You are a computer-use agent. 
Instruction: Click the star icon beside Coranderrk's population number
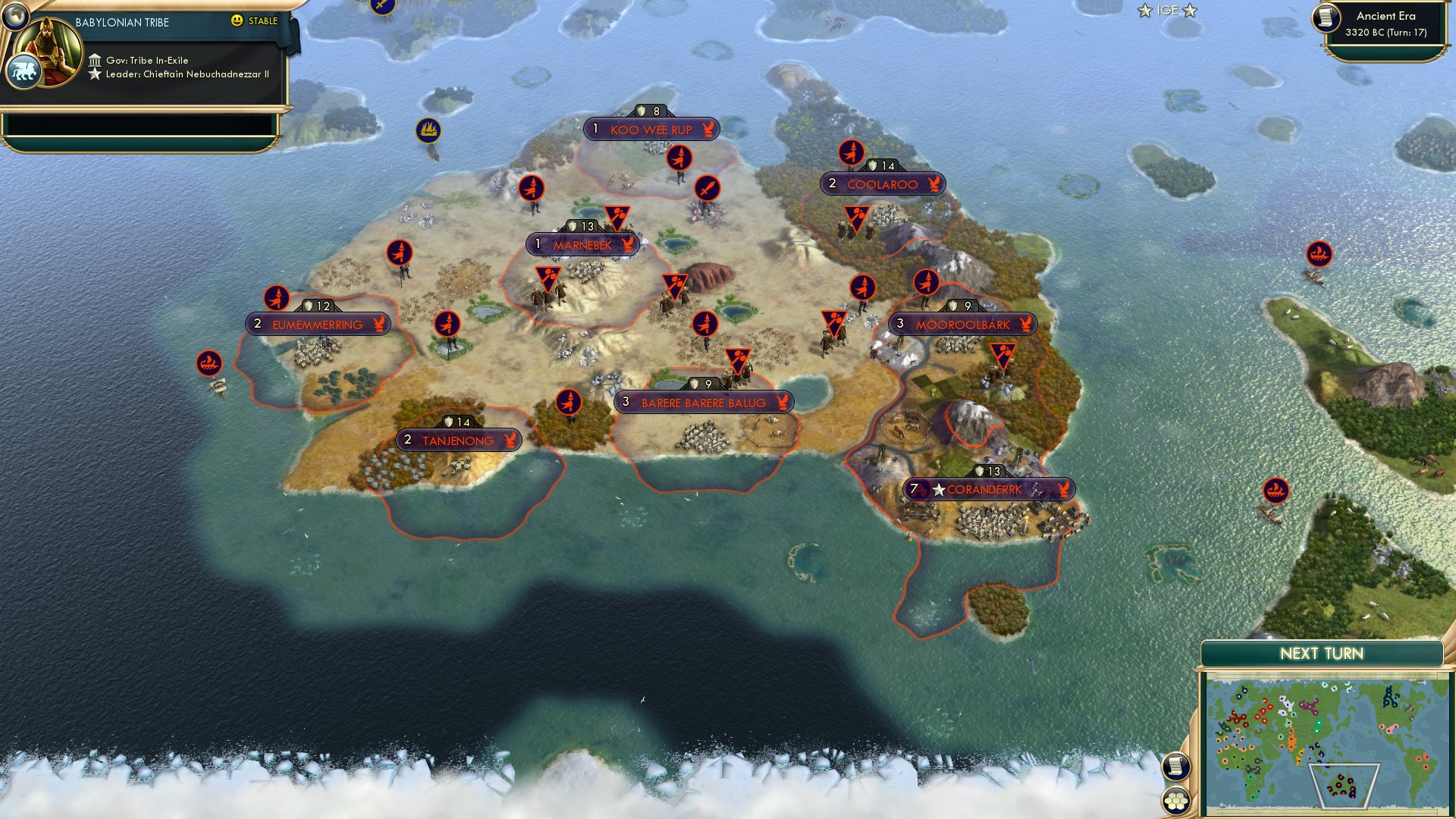pos(940,490)
